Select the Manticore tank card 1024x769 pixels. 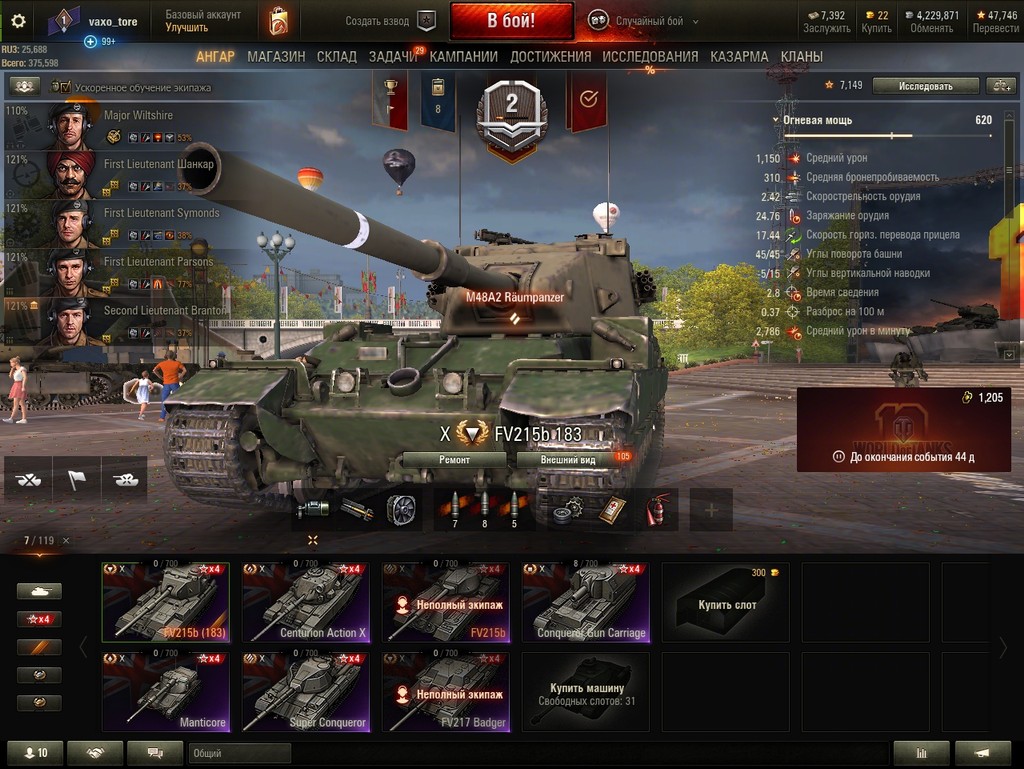pyautogui.click(x=165, y=692)
